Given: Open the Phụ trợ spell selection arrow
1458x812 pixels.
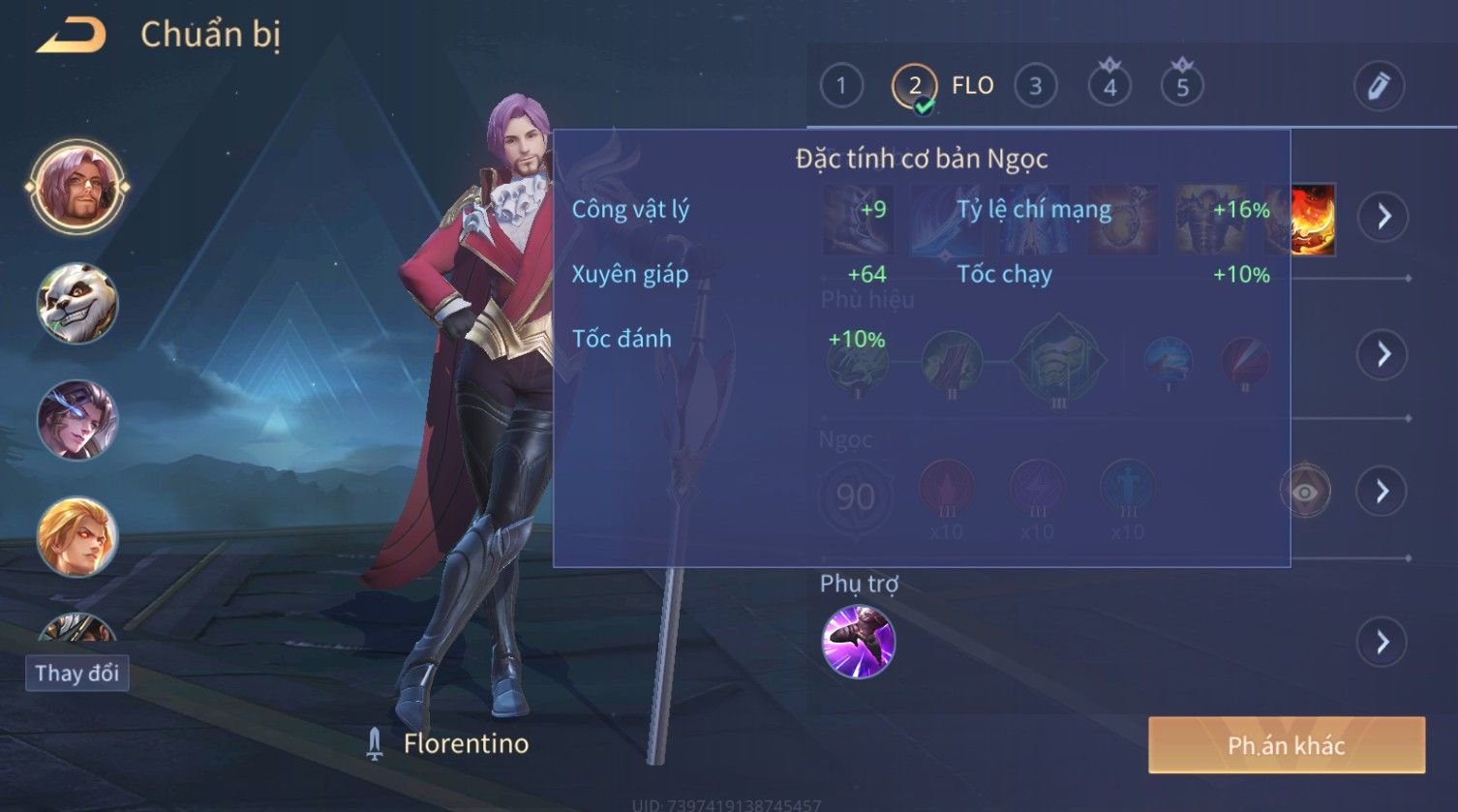Looking at the screenshot, I should point(1382,642).
